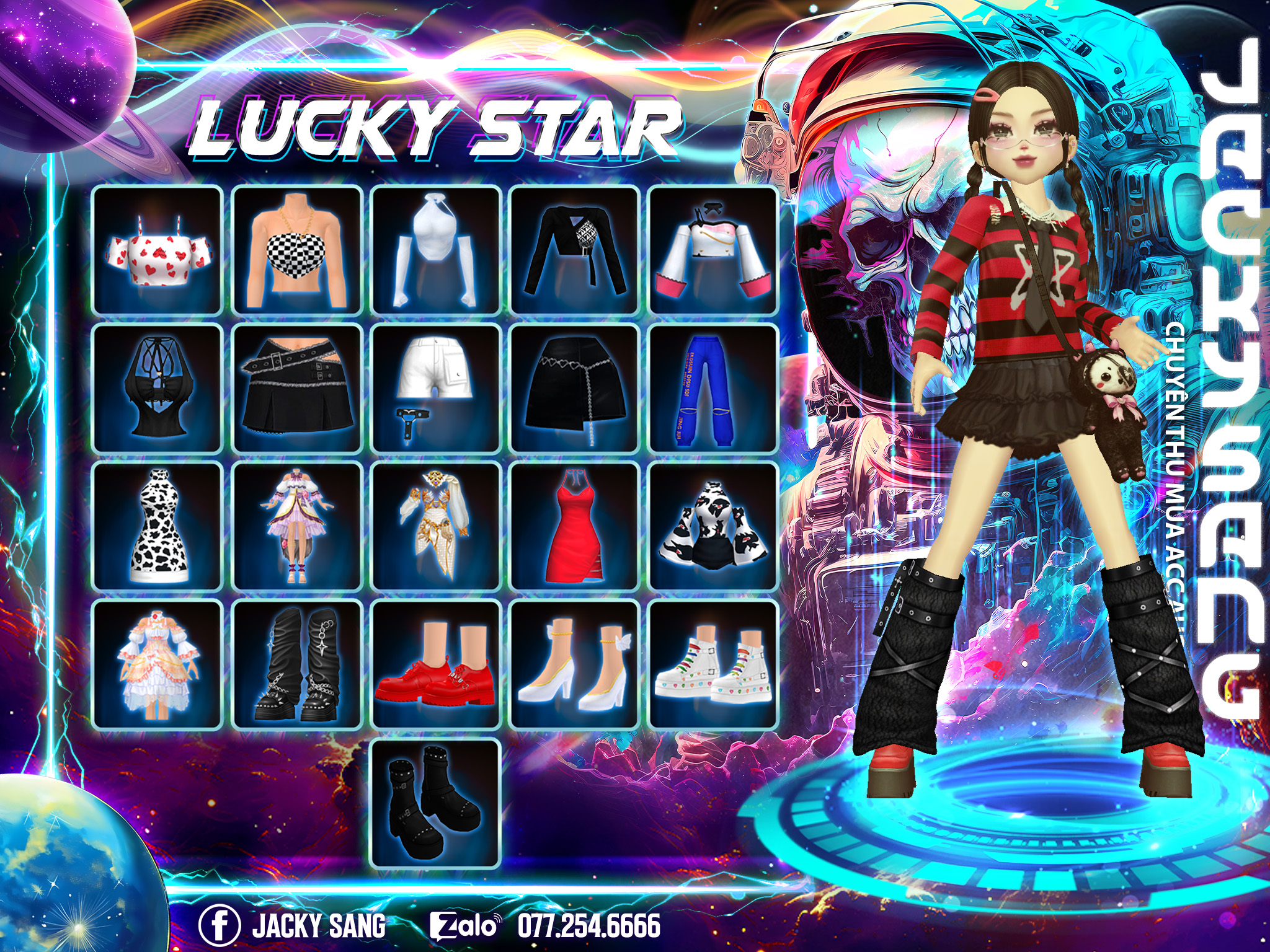This screenshot has width=1270, height=952.
Task: Click the Facebook logo icon
Action: [x=219, y=925]
